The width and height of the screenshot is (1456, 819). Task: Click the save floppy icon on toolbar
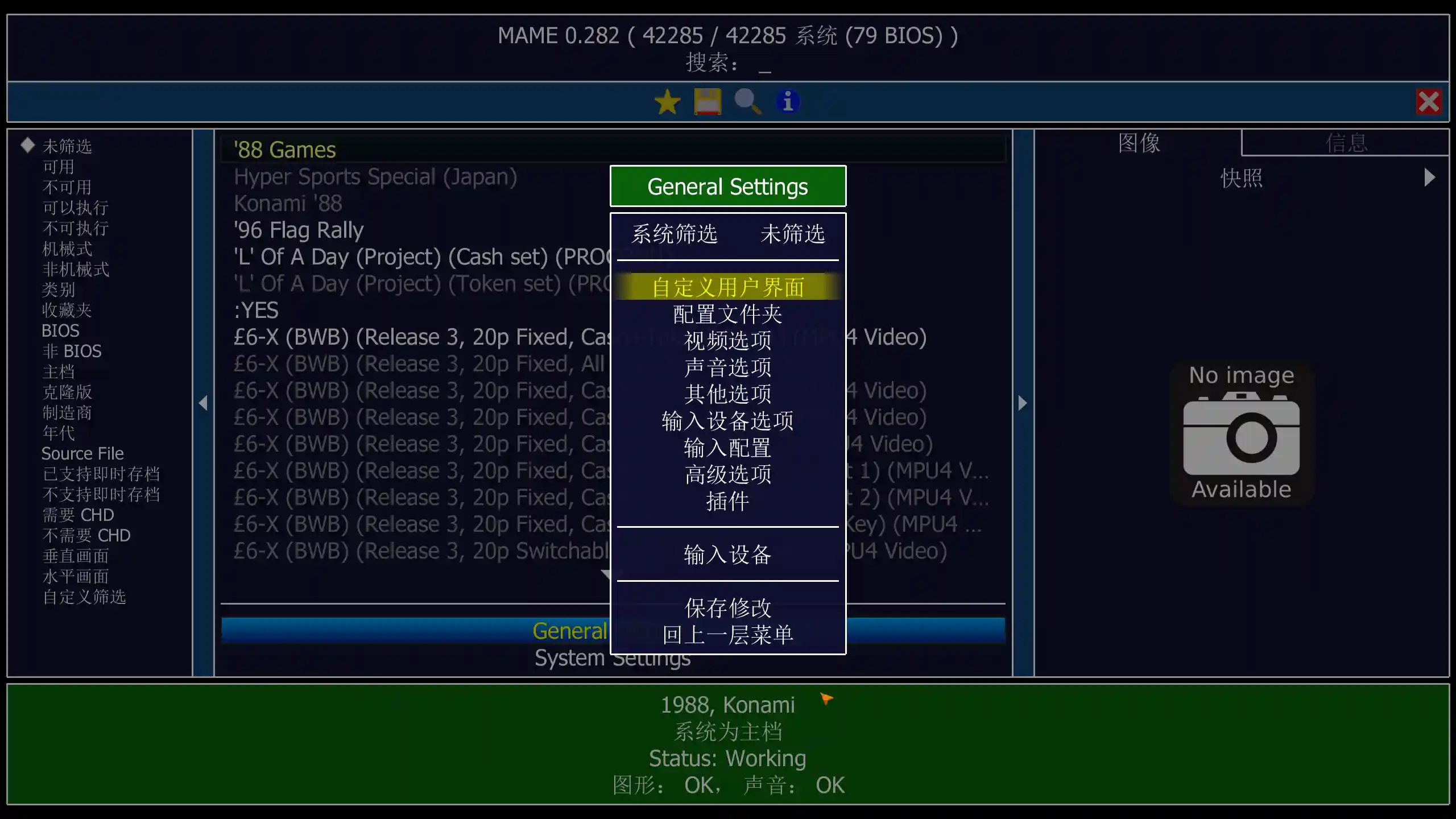(x=708, y=102)
